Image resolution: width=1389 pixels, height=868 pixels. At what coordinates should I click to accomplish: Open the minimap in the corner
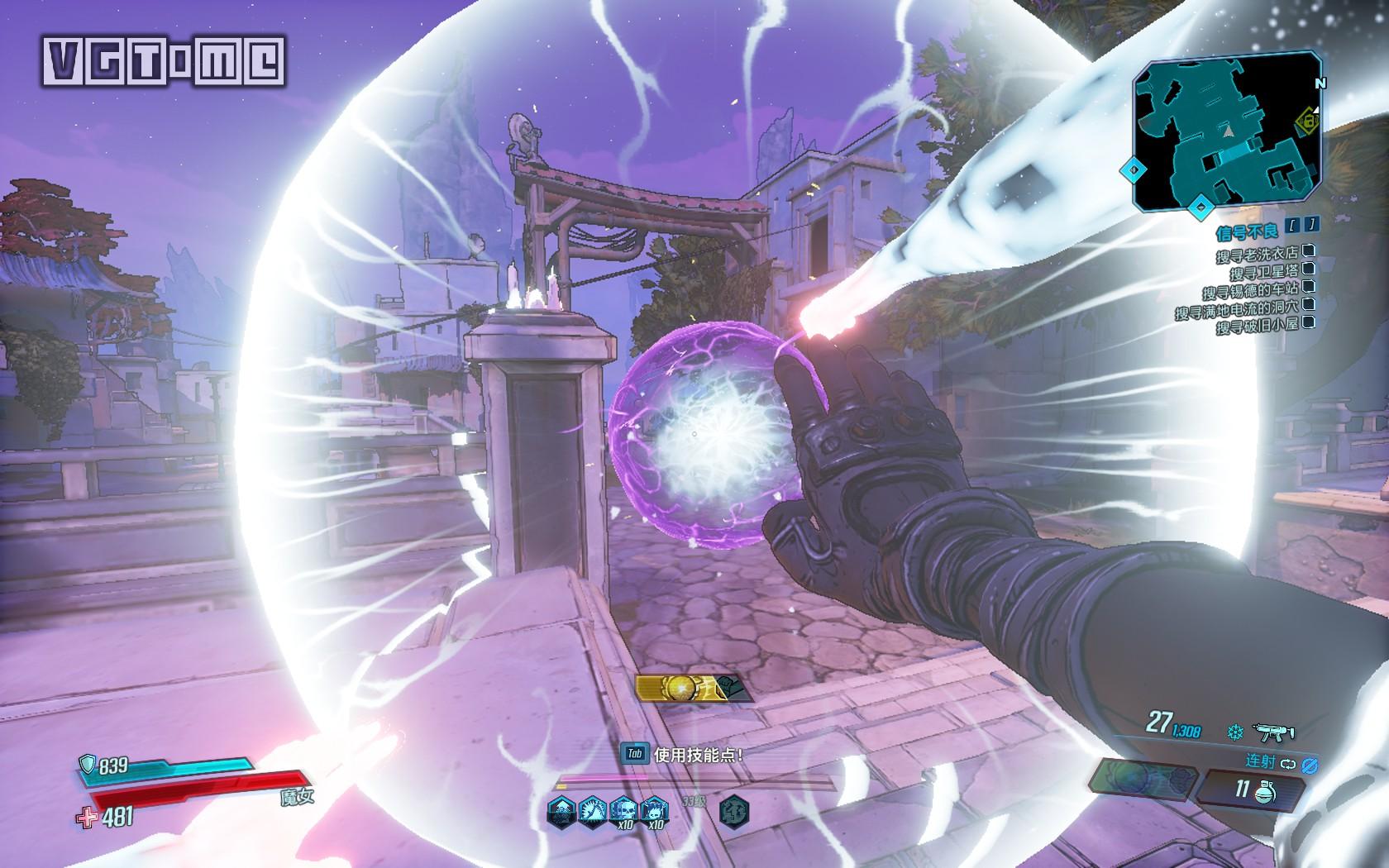click(x=1227, y=131)
